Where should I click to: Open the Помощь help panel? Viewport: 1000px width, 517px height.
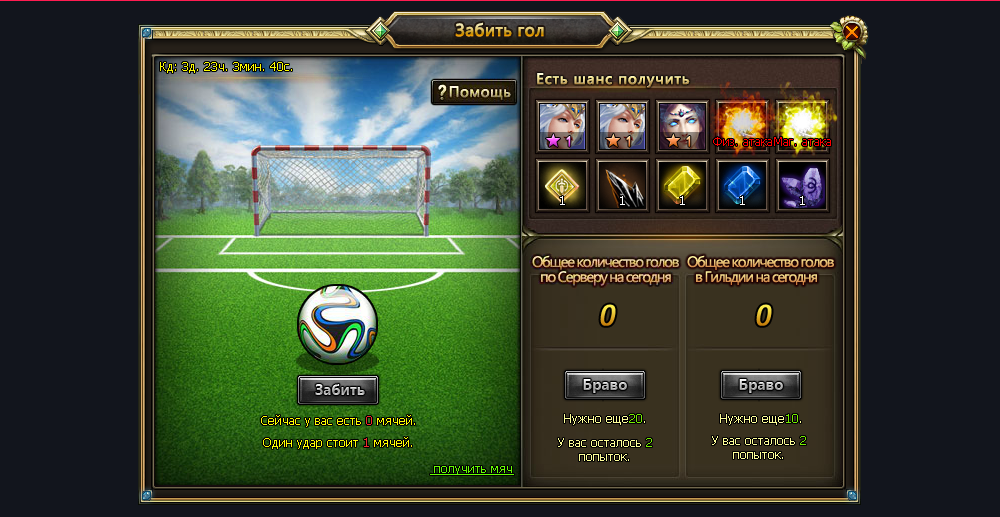tap(474, 92)
